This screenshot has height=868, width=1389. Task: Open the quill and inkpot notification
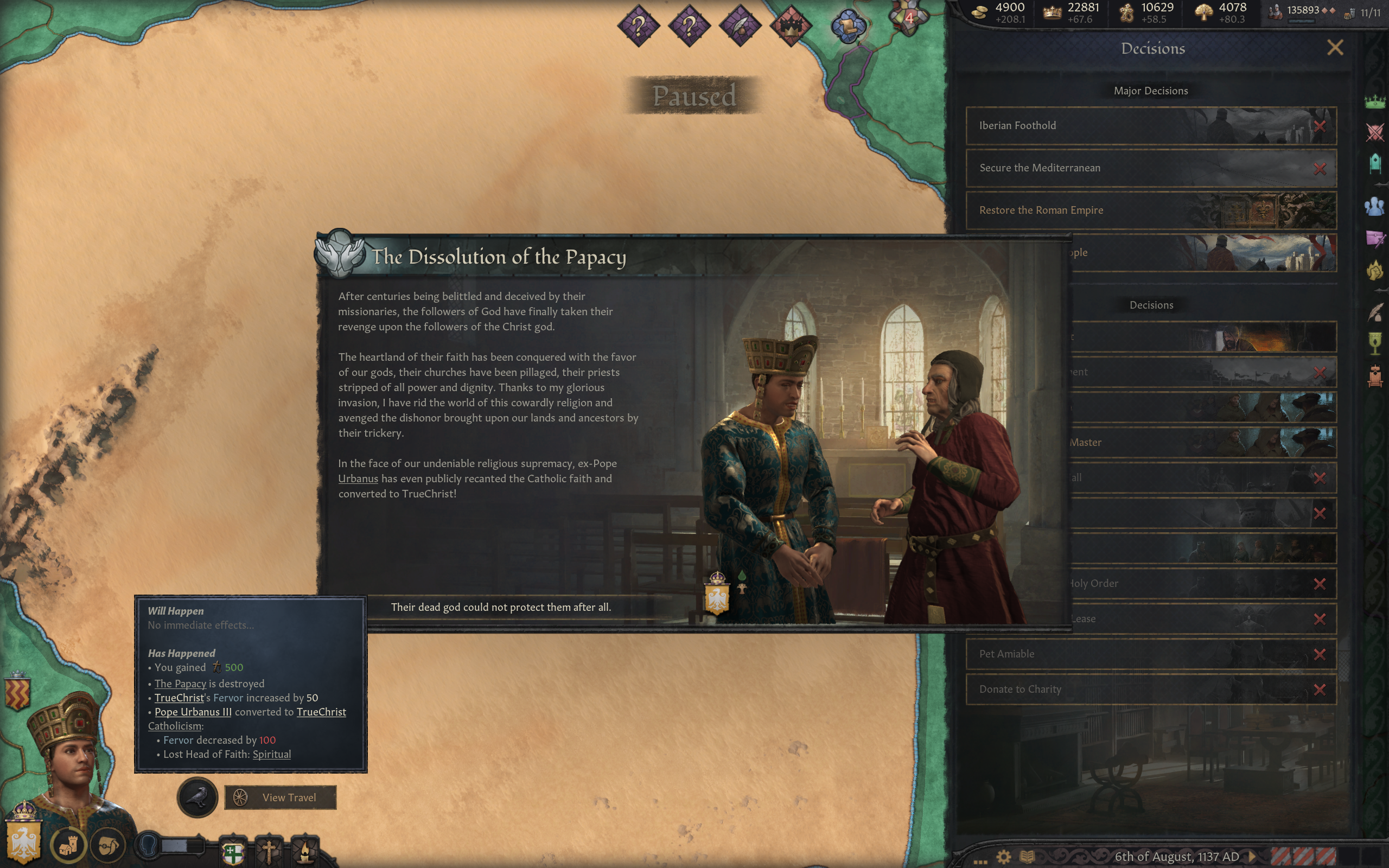pos(740,26)
